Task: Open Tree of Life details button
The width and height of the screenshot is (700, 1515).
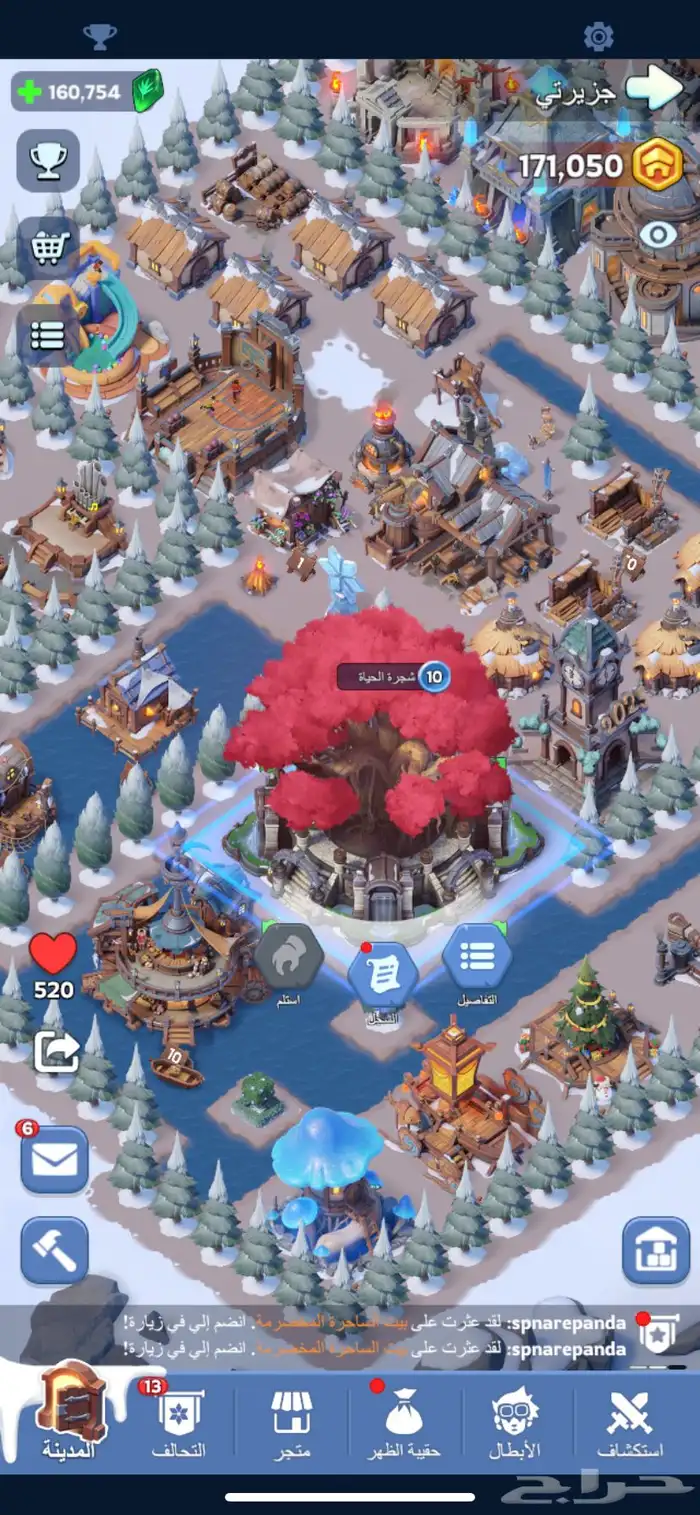Action: pyautogui.click(x=477, y=959)
